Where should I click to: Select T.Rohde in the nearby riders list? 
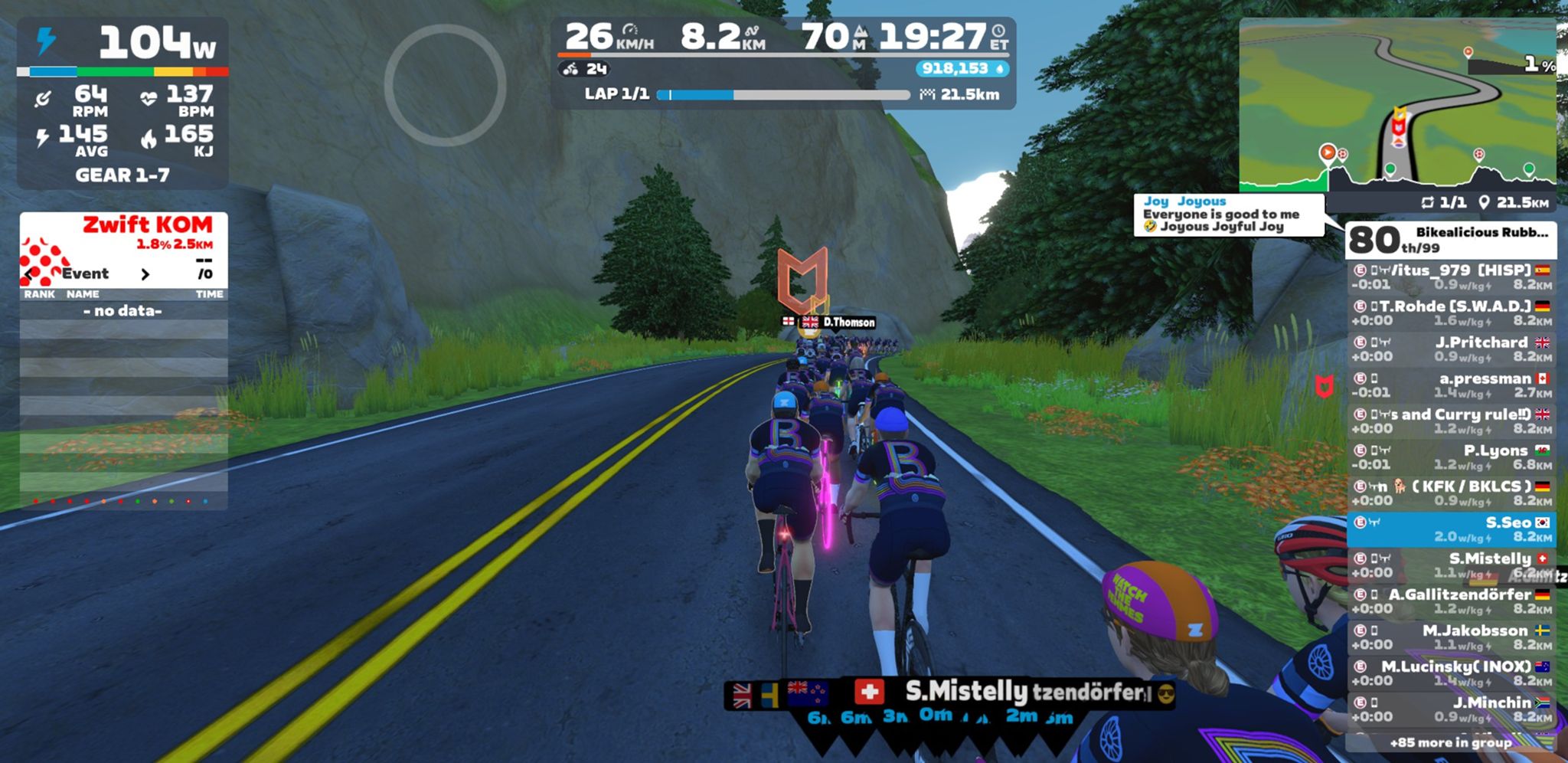coord(1451,313)
